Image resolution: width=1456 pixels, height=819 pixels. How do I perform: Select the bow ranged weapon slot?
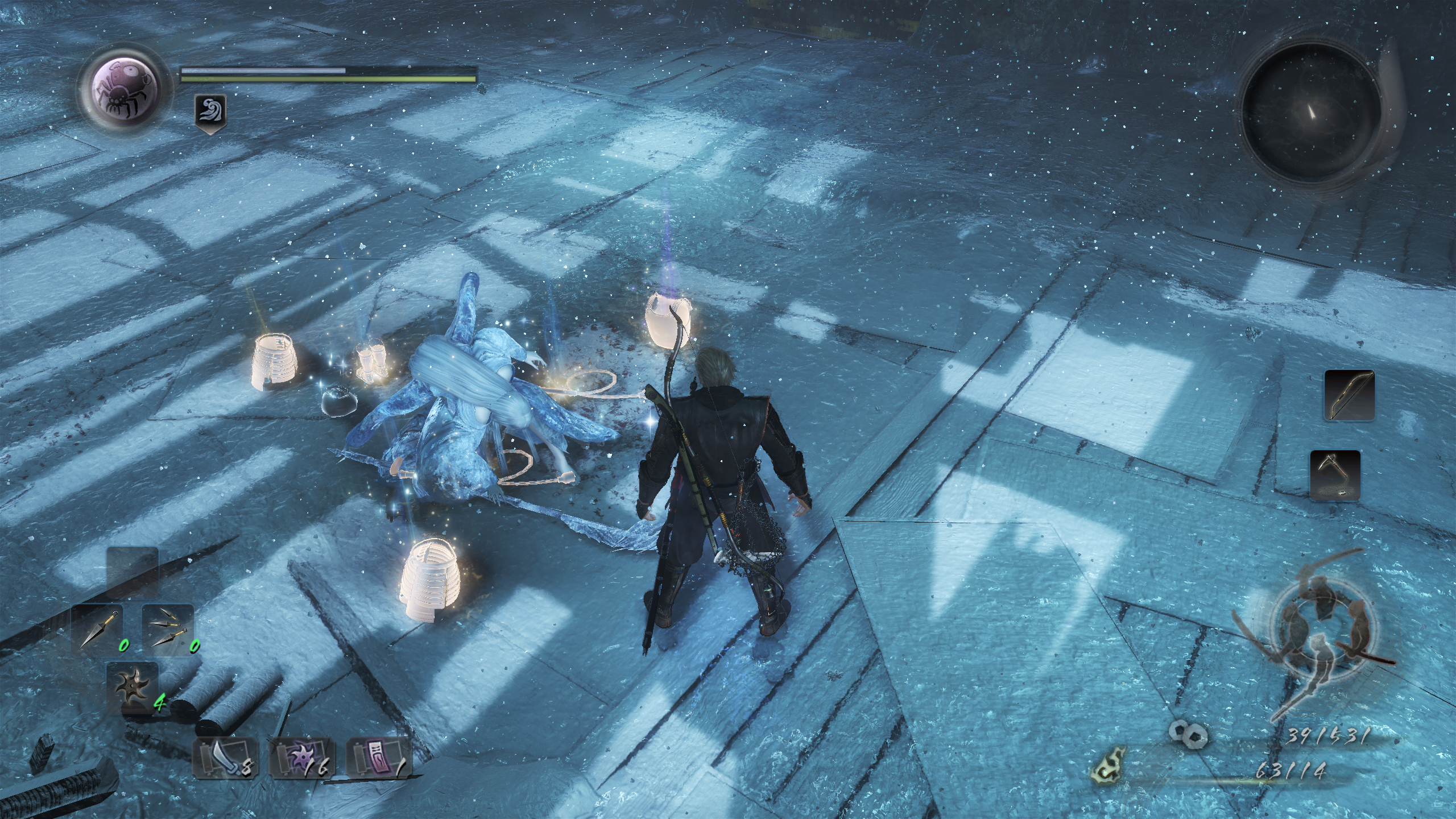point(1349,395)
